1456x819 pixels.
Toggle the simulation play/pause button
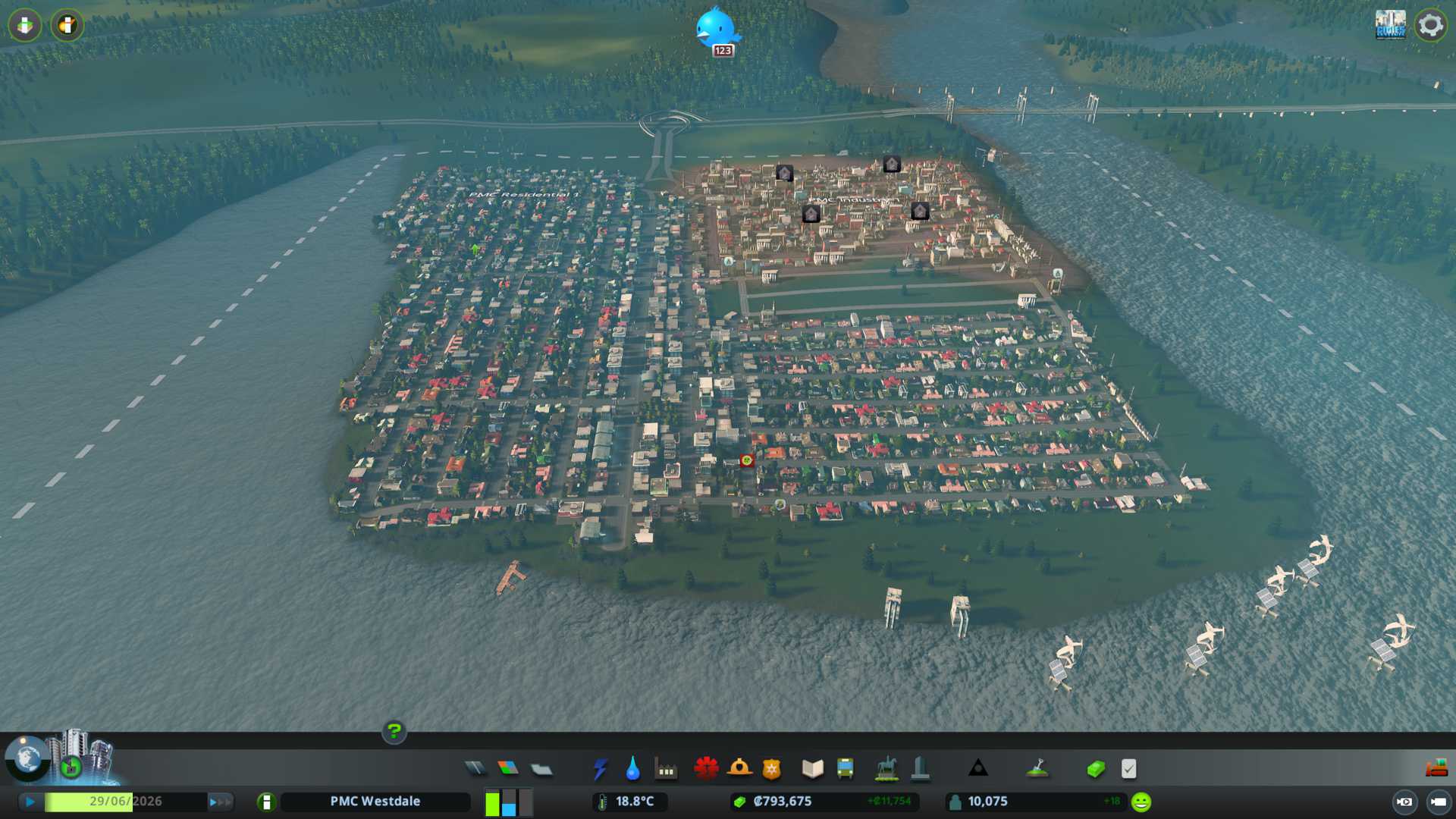point(30,802)
